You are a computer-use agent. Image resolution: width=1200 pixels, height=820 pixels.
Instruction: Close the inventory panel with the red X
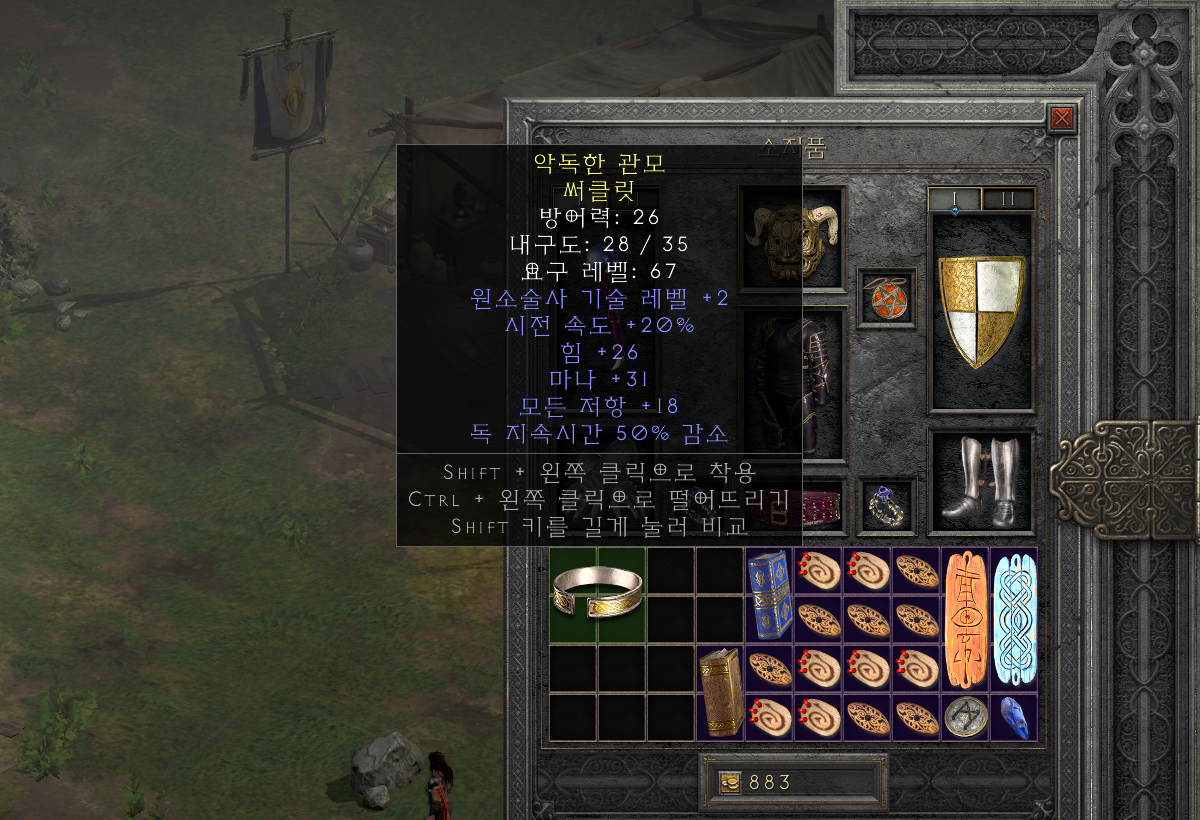pos(1062,119)
